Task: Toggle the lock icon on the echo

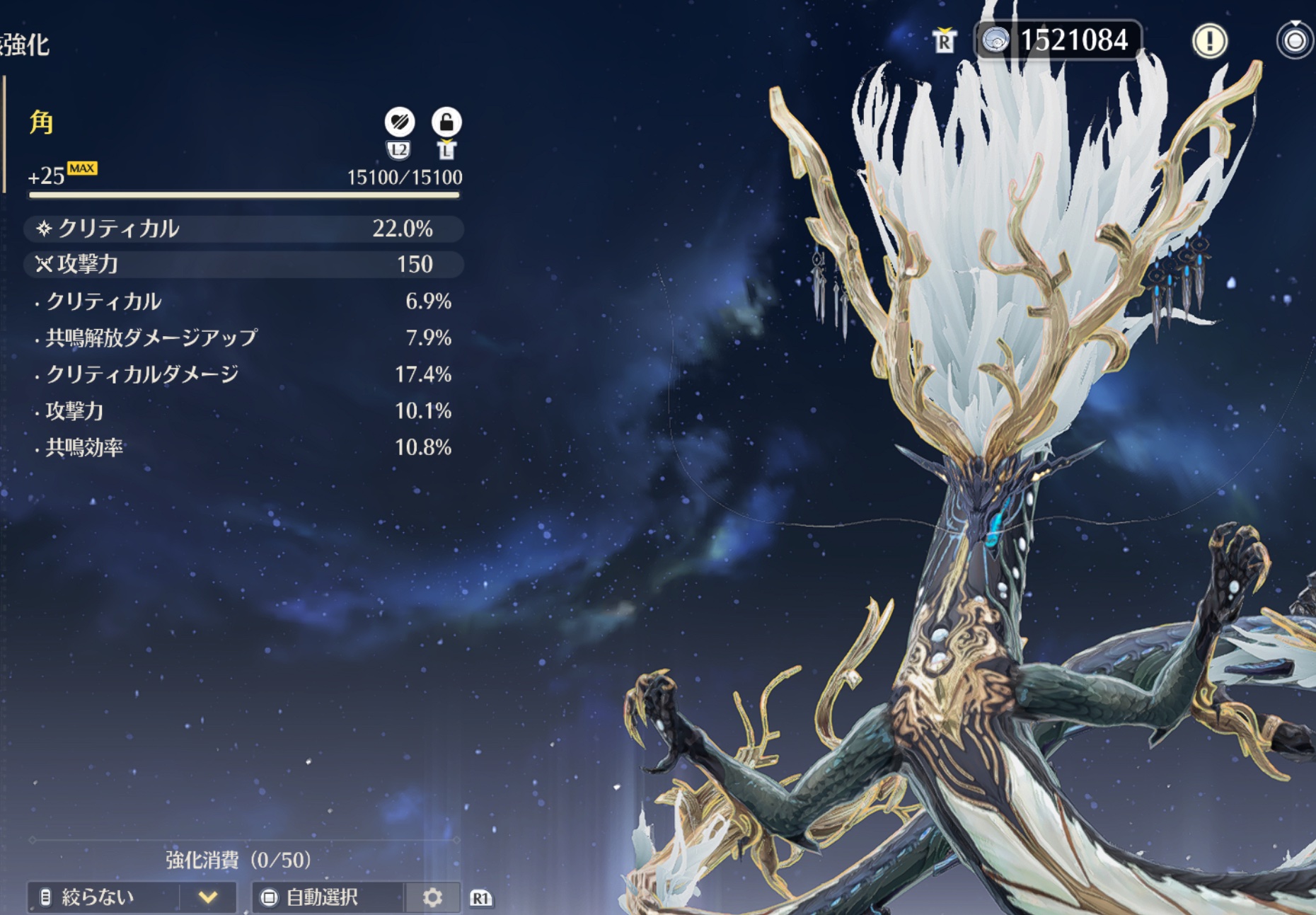Action: [446, 122]
